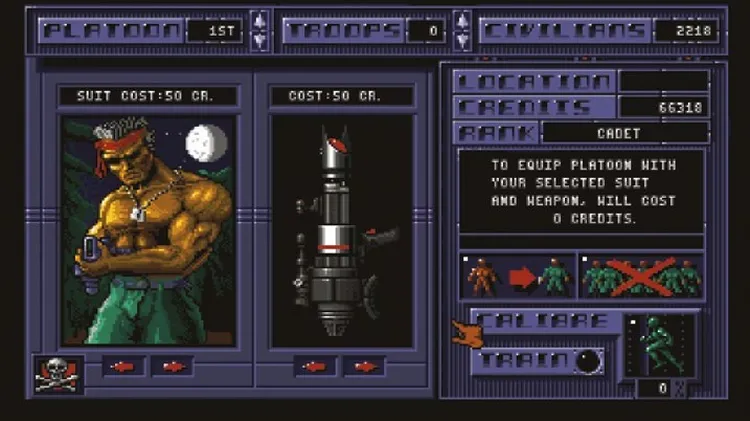The width and height of the screenshot is (750, 421).
Task: Raise the troops count with the up arrow
Action: point(461,20)
